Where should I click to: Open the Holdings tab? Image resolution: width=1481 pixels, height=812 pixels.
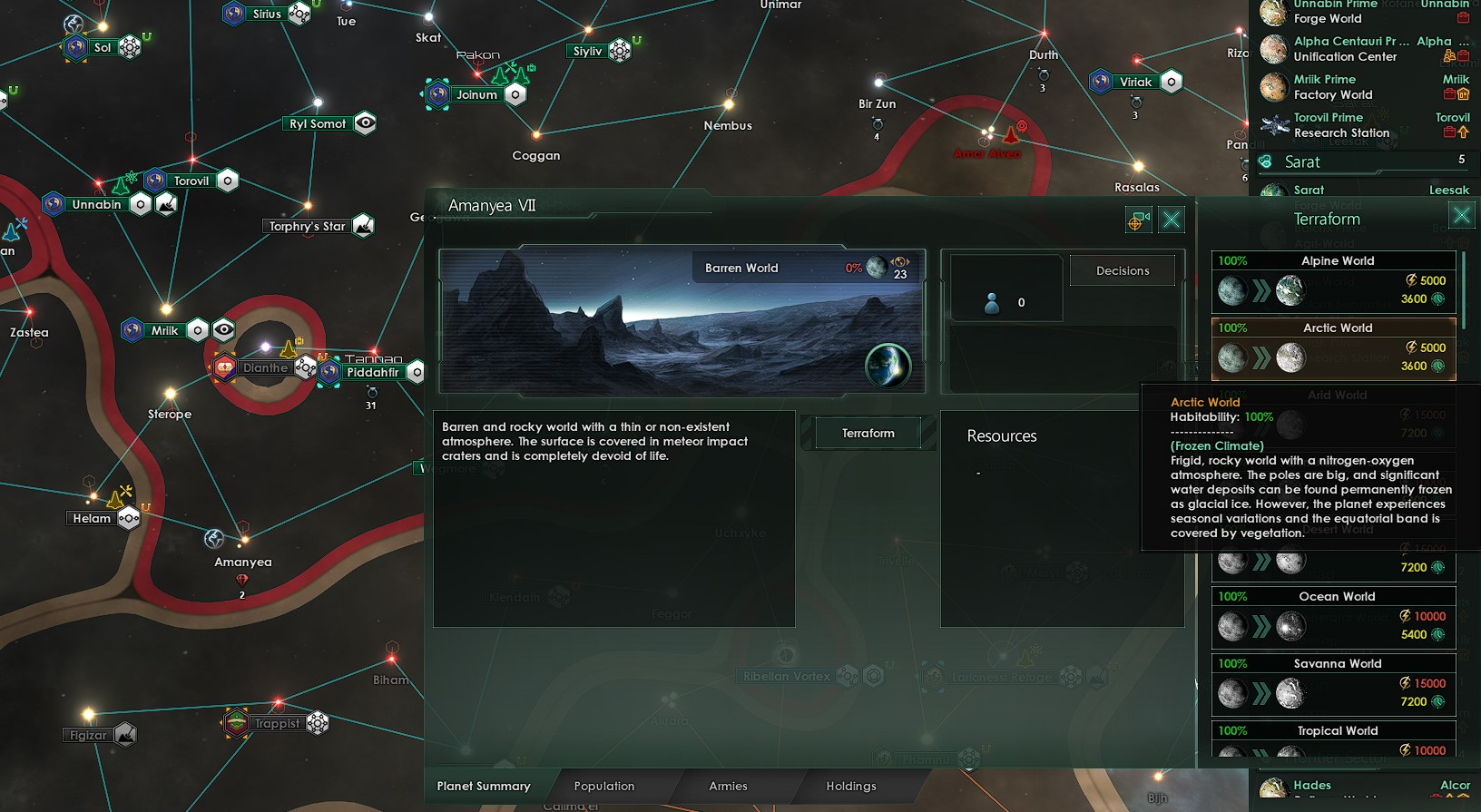850,786
